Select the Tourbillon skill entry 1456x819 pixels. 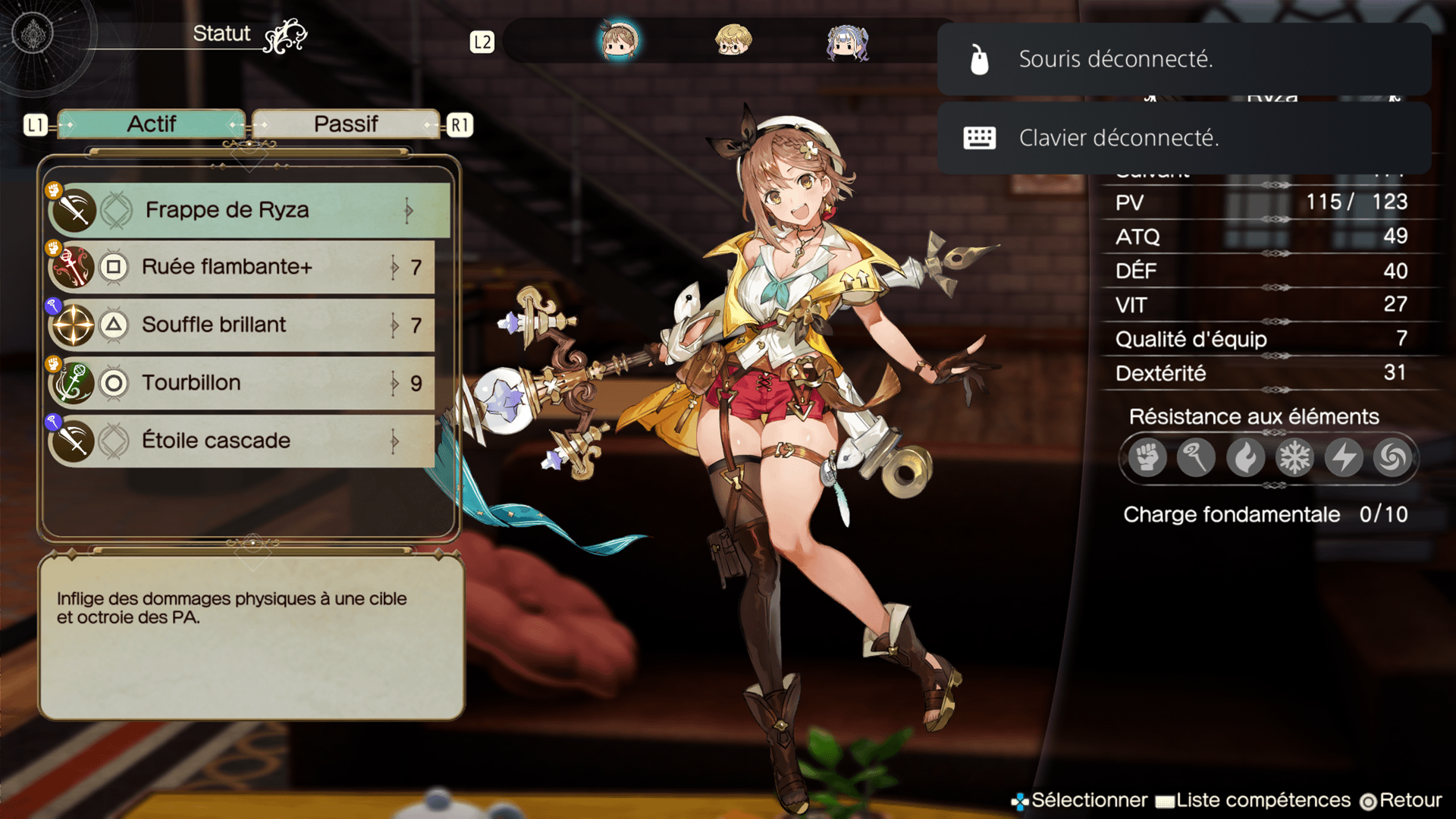point(243,383)
